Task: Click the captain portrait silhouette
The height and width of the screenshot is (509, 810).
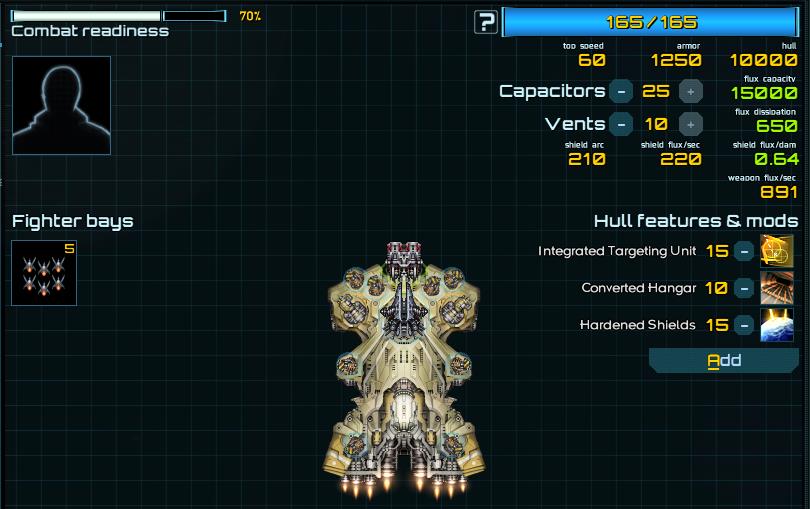Action: (61, 105)
